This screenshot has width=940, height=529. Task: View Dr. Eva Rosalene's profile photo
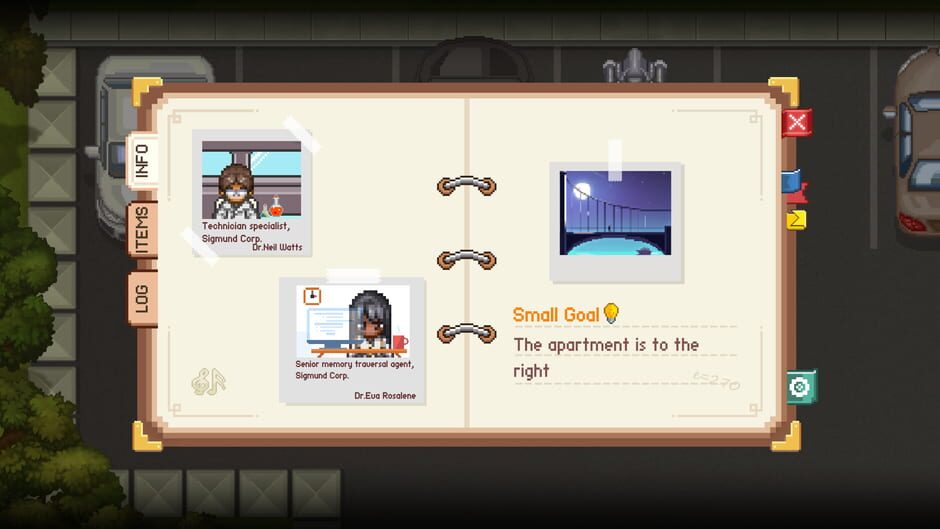[353, 340]
